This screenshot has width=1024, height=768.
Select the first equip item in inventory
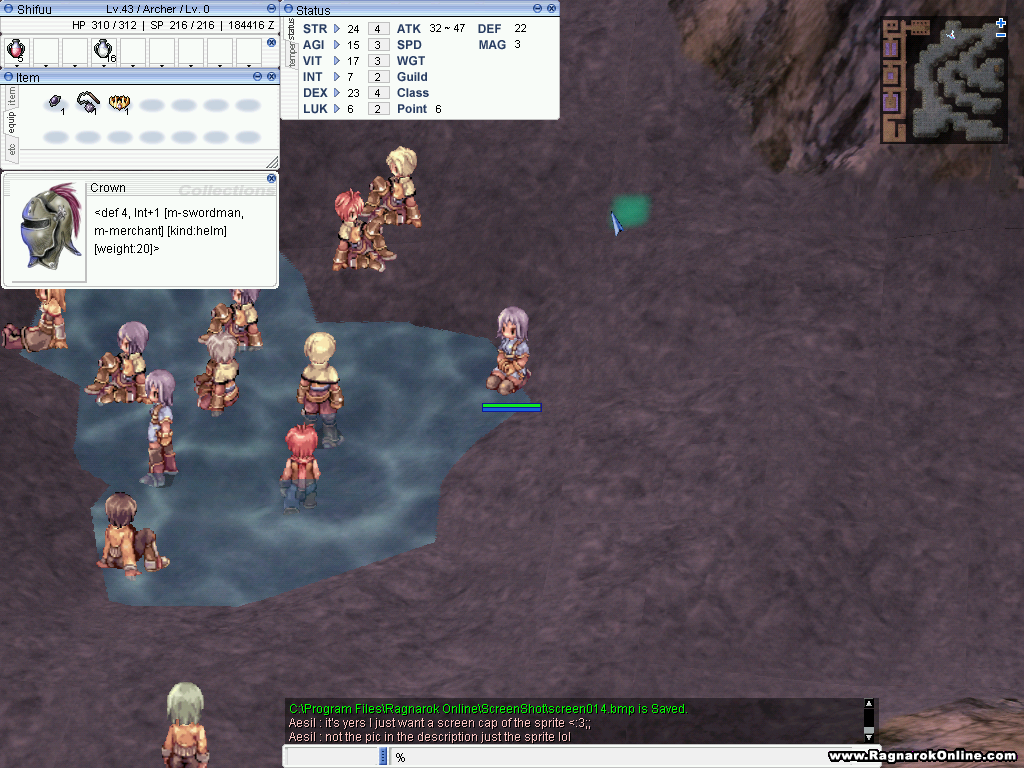(x=57, y=103)
